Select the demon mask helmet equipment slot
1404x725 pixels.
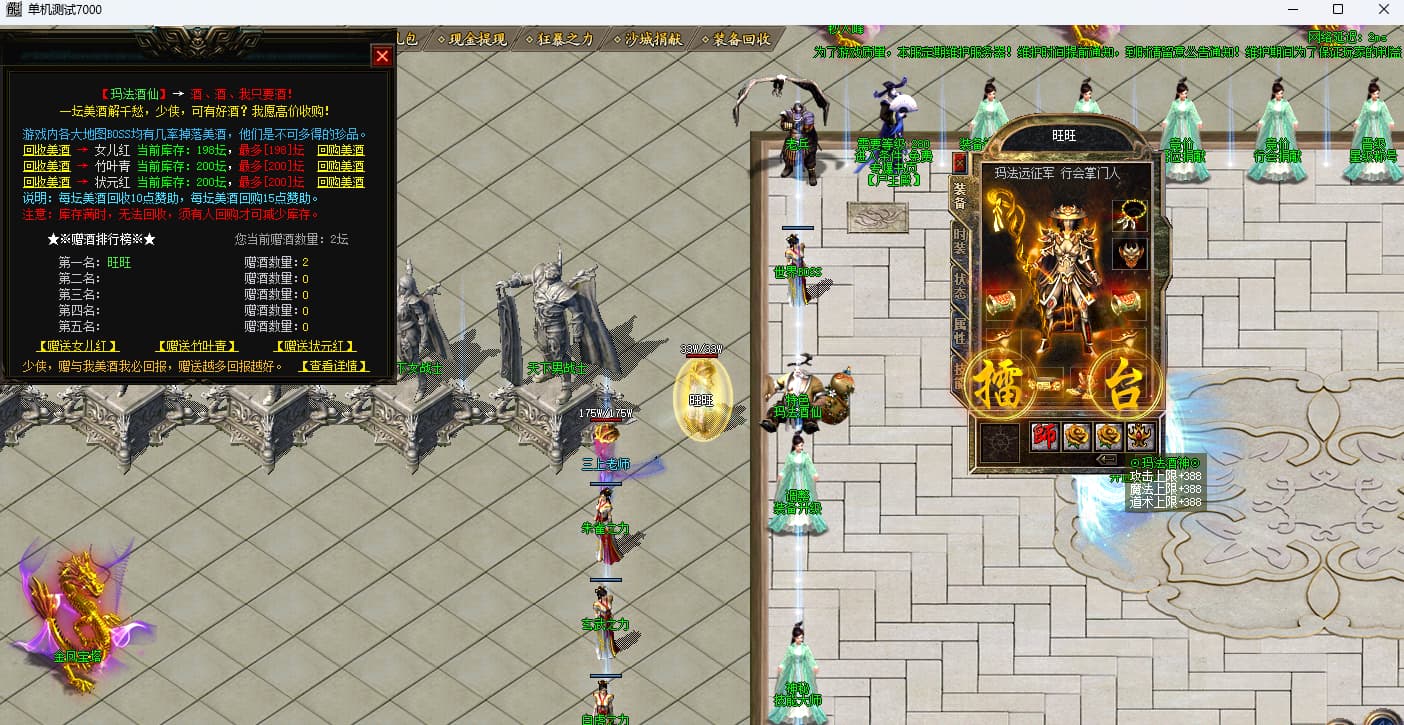(1130, 254)
